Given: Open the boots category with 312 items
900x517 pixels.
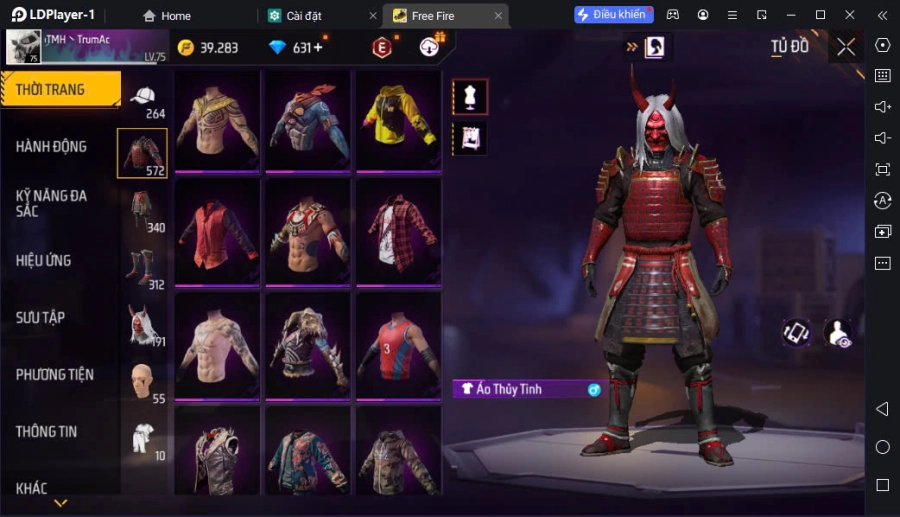Looking at the screenshot, I should click(141, 268).
